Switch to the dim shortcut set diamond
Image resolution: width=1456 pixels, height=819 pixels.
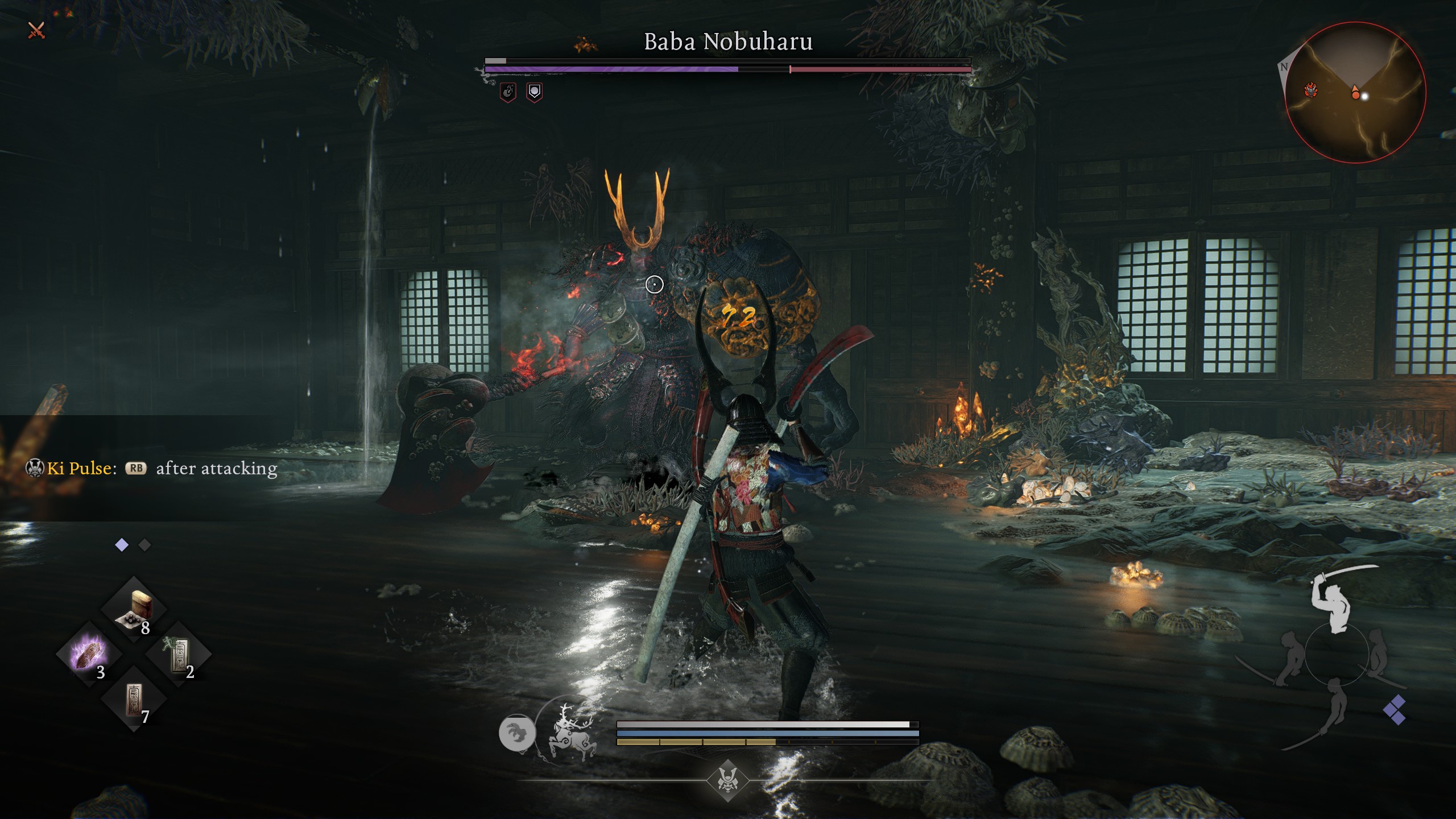click(x=145, y=545)
